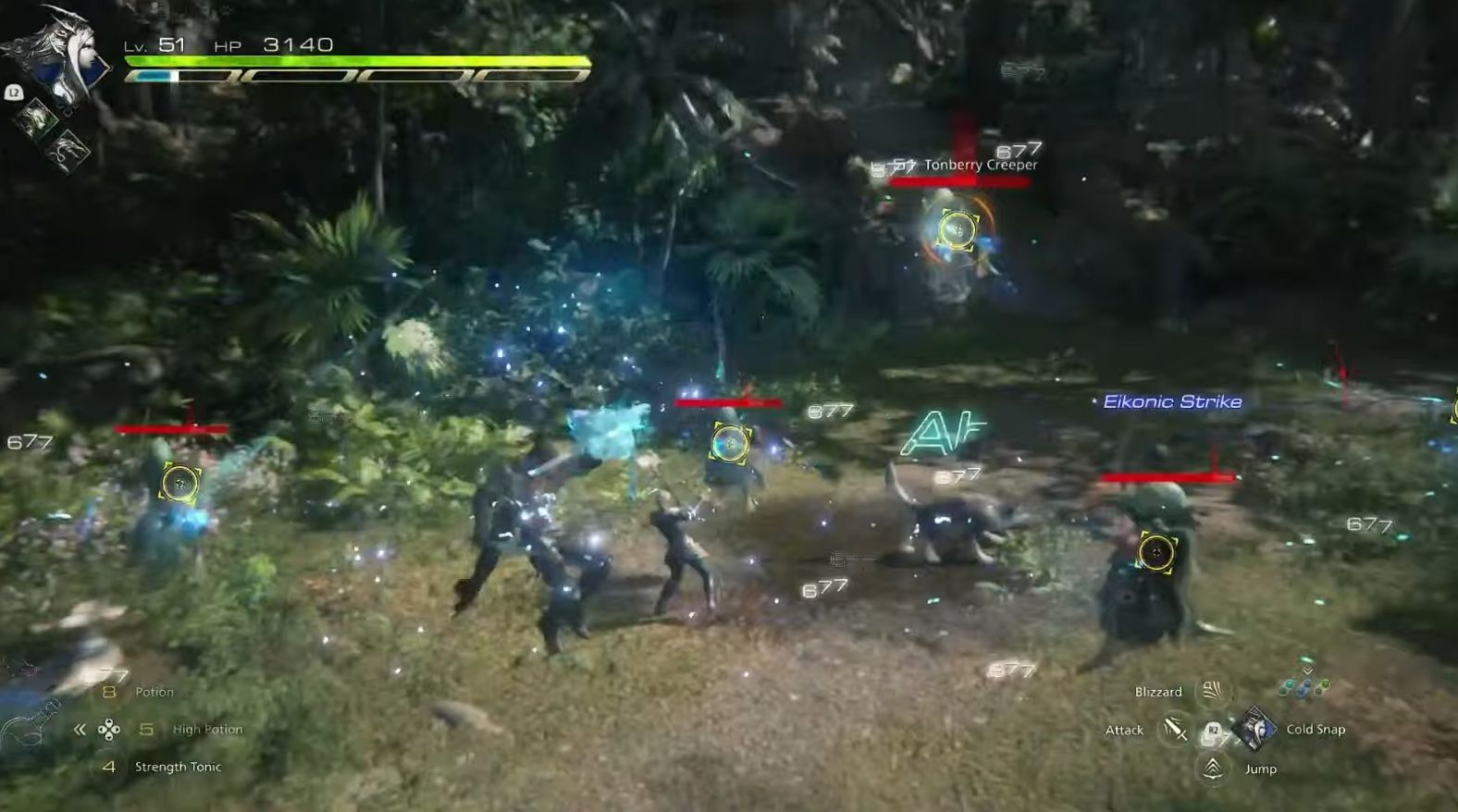
Task: Click the Attack sword icon
Action: click(1174, 730)
